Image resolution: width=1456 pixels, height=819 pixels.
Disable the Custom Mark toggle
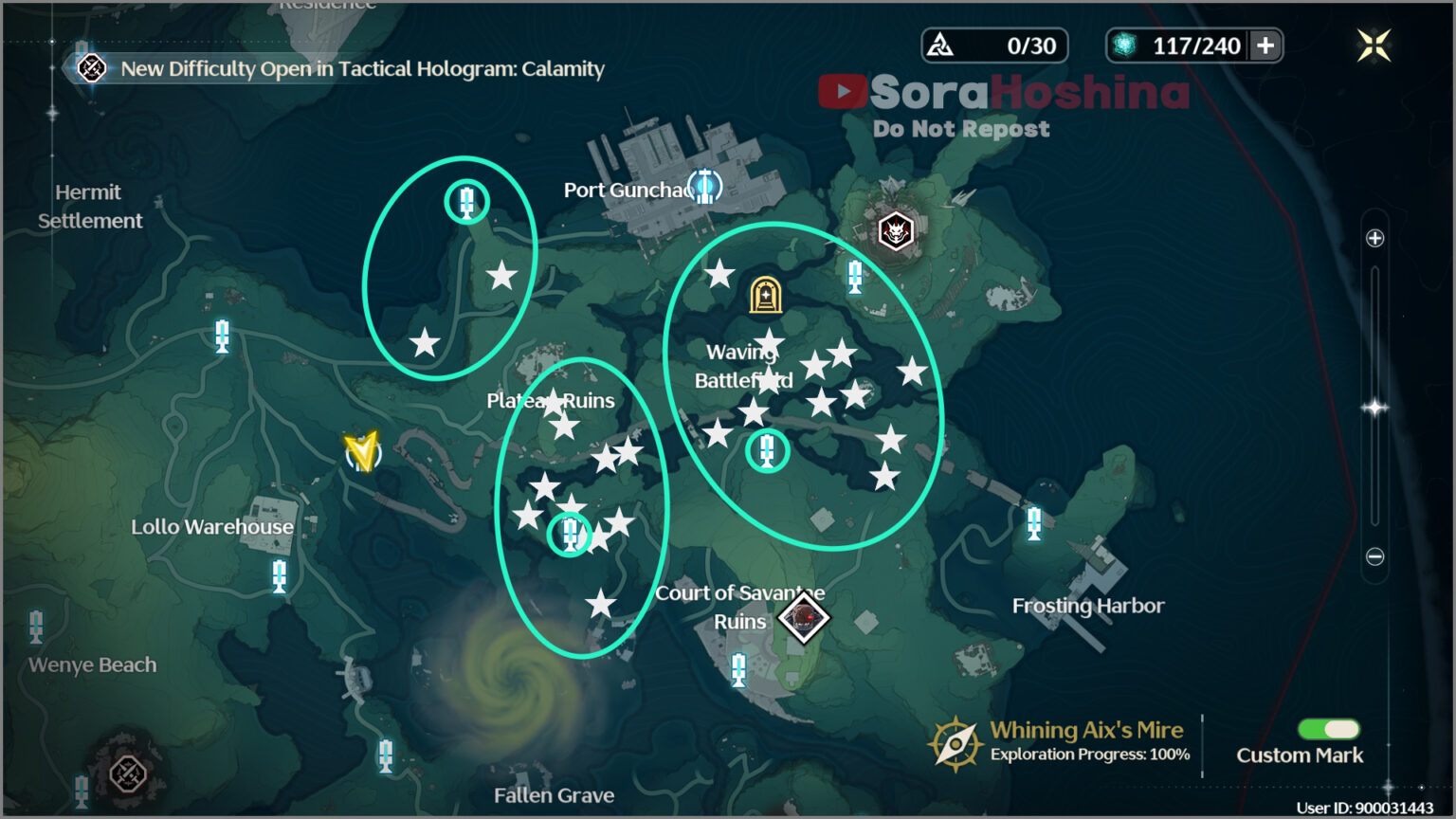click(1330, 730)
